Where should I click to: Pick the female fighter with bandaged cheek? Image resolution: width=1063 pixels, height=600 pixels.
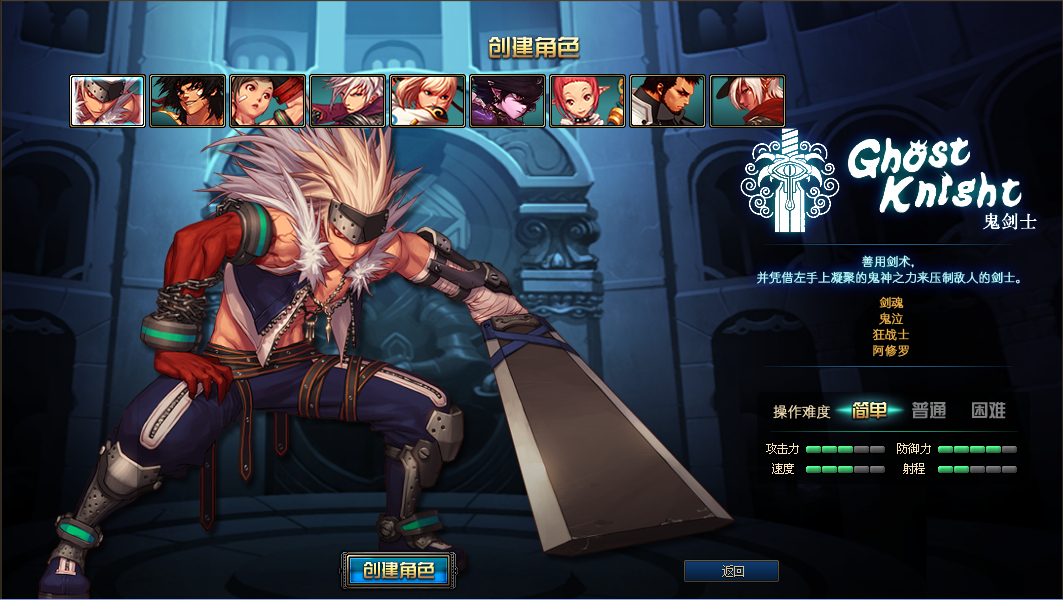(267, 101)
